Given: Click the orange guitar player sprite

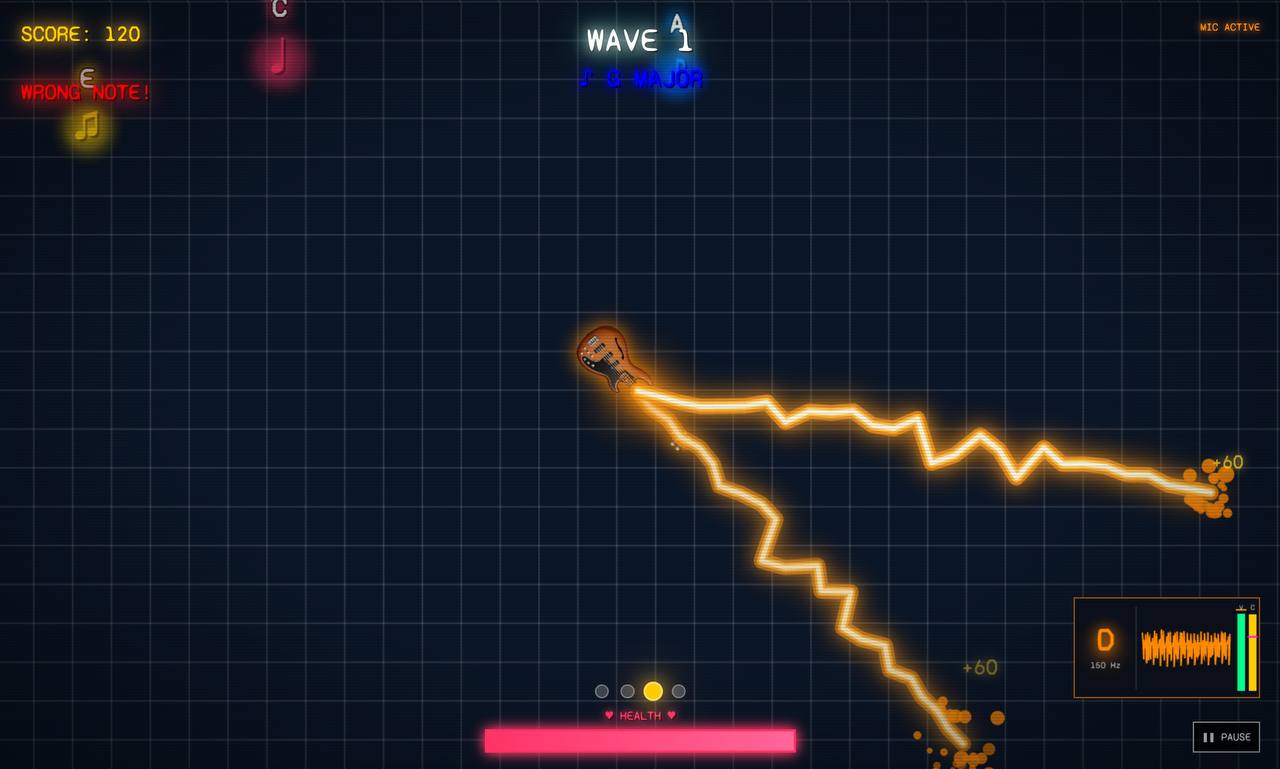Looking at the screenshot, I should point(608,358).
